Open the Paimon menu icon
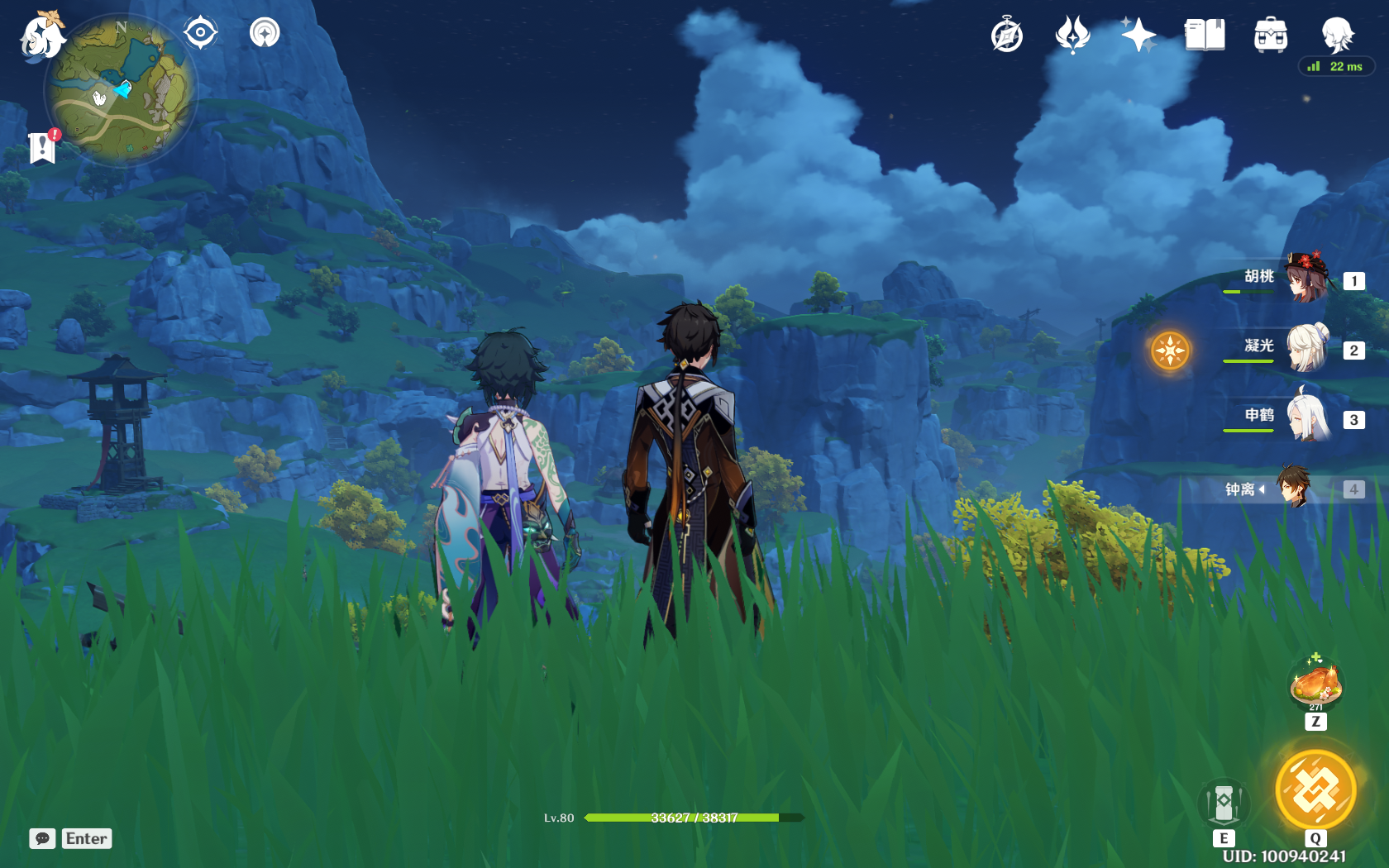The height and width of the screenshot is (868, 1389). tap(42, 36)
